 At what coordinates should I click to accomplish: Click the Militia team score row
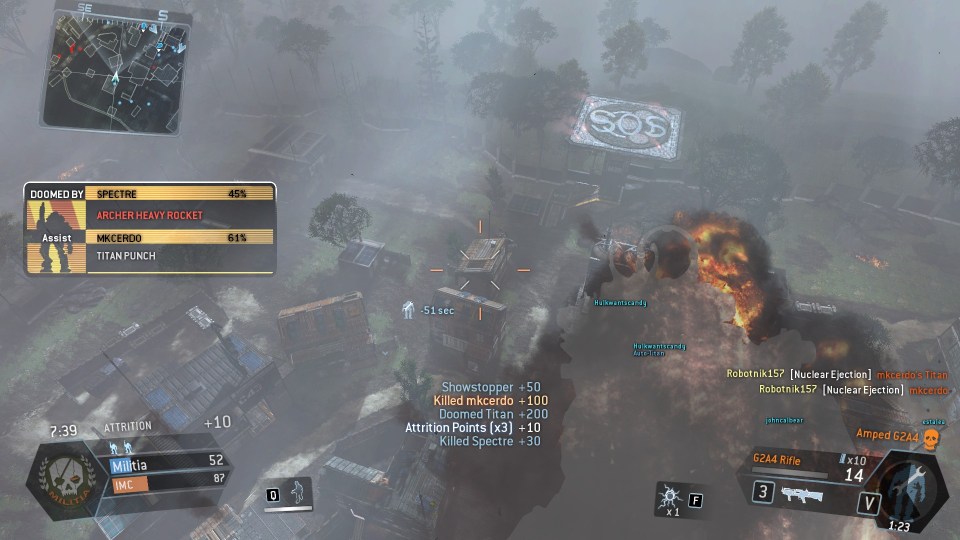click(x=166, y=460)
